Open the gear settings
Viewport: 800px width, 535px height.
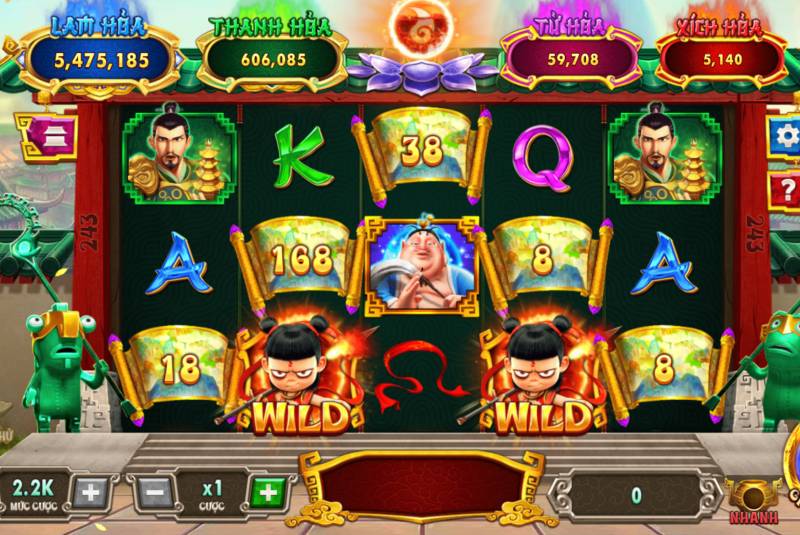tap(783, 135)
